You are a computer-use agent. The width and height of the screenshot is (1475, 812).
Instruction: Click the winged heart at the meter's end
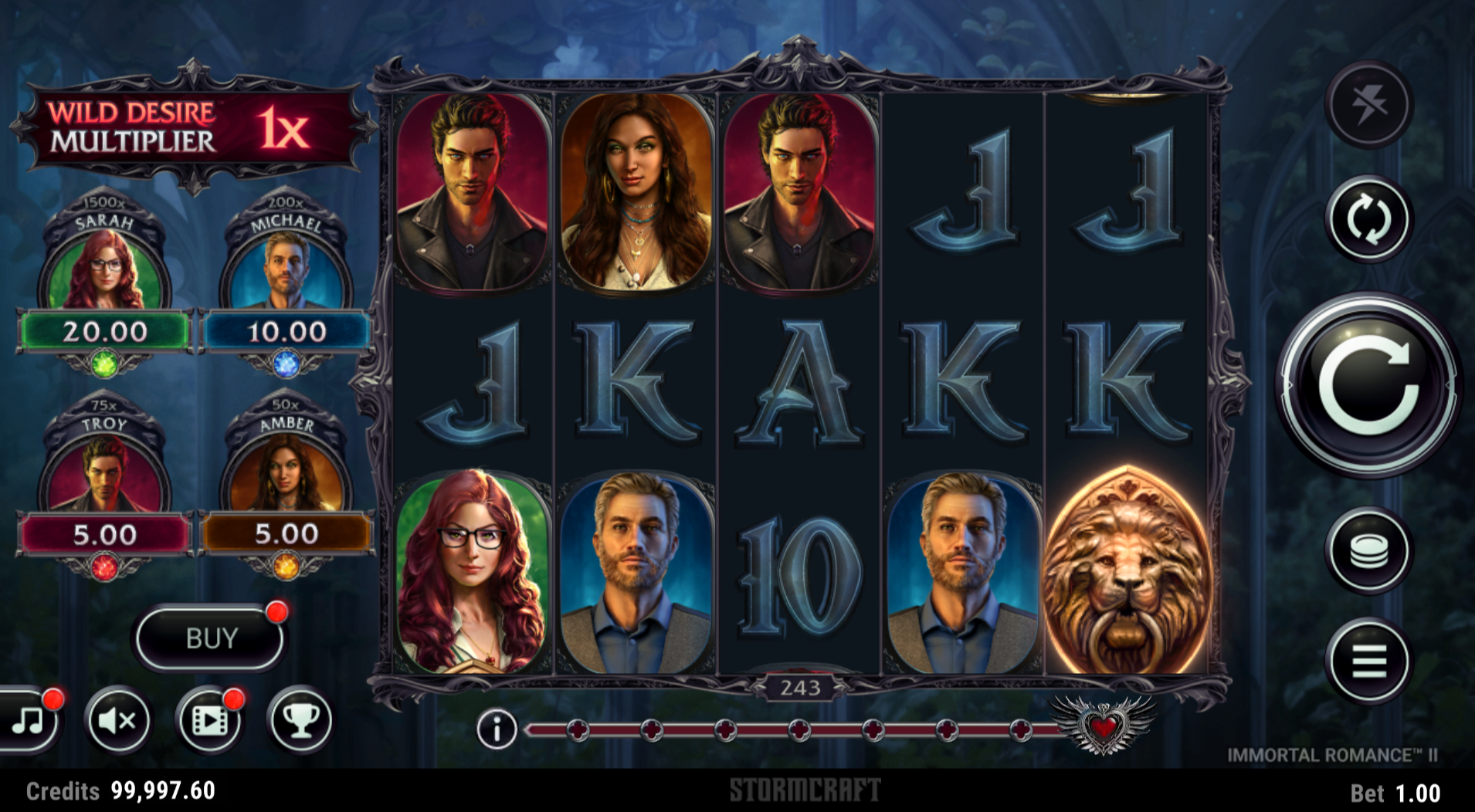click(x=1104, y=724)
